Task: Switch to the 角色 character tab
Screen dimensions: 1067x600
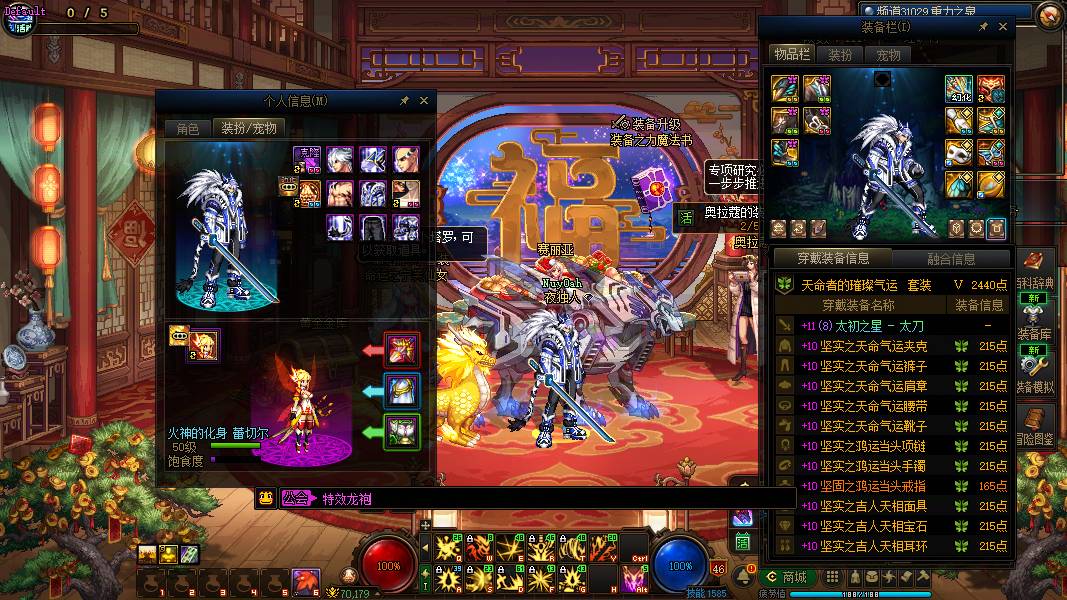Action: pos(188,128)
